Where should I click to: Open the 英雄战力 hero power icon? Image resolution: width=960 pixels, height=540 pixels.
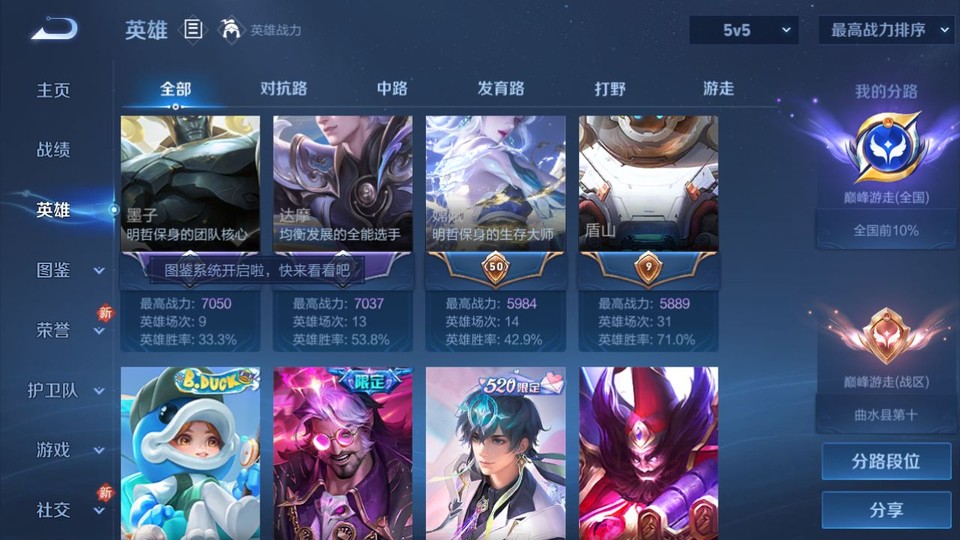(232, 30)
